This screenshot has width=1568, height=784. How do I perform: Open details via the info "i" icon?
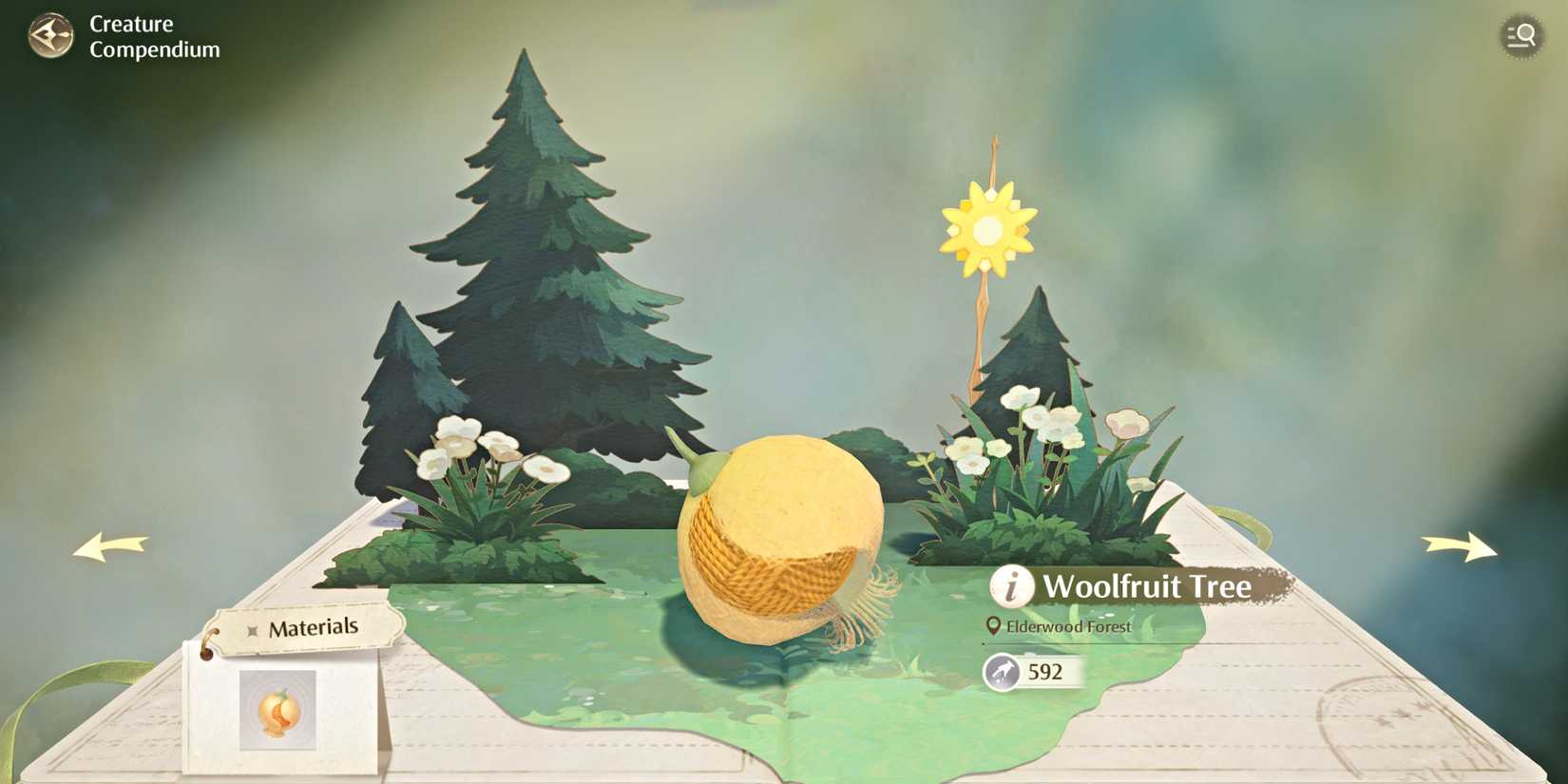[1010, 587]
